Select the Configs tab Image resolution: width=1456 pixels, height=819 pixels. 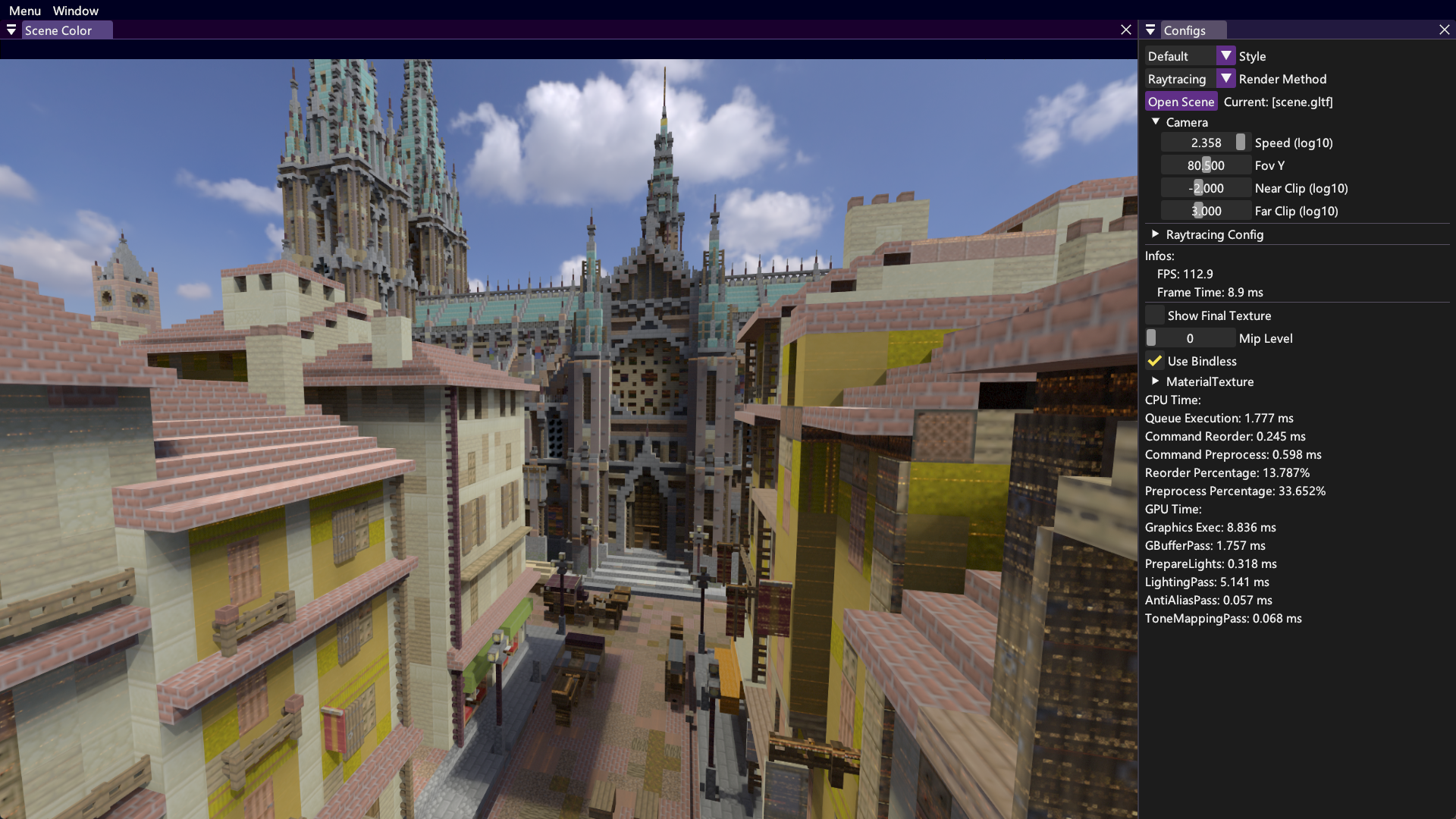tap(1185, 30)
